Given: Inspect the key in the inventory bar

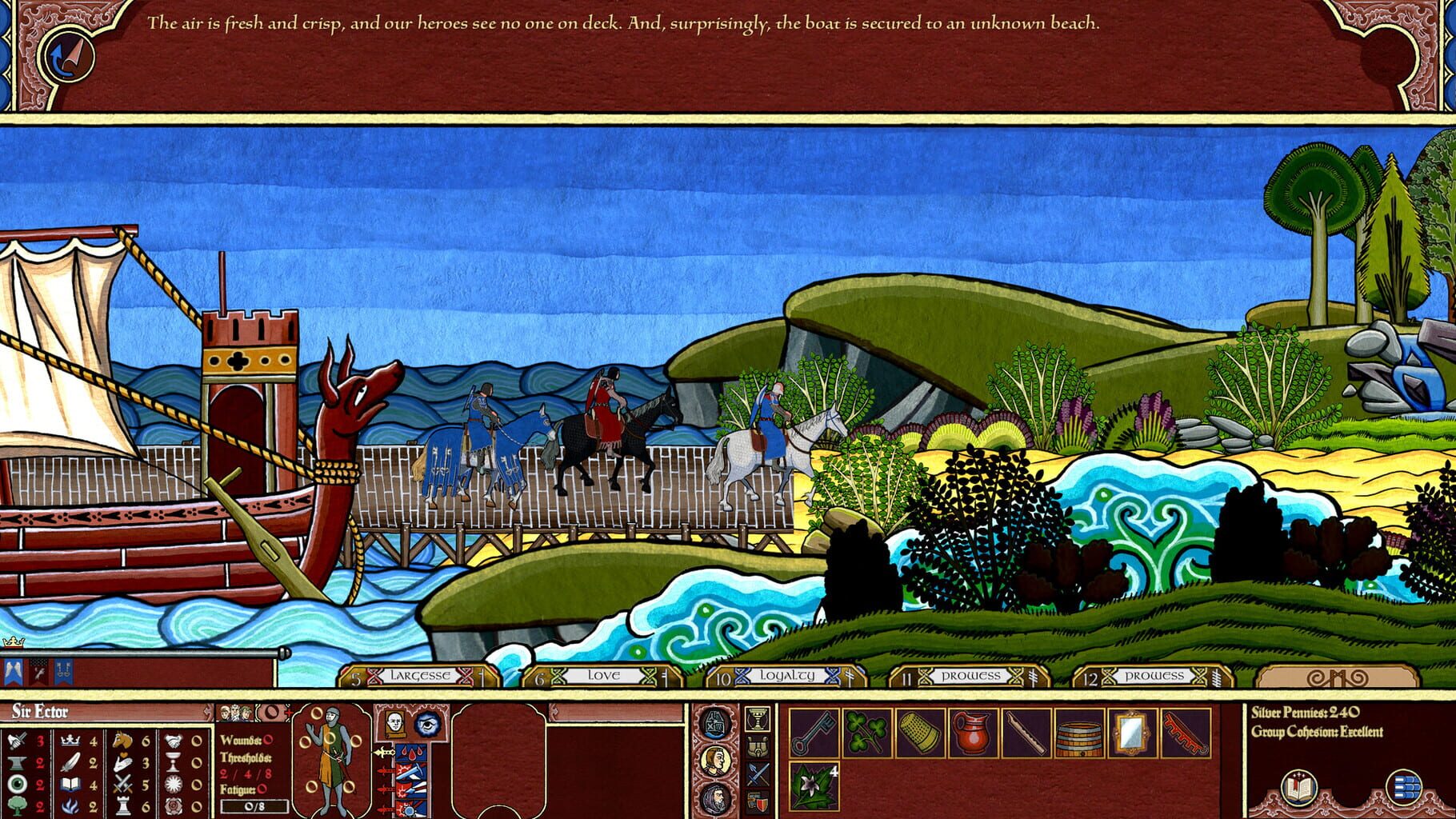Looking at the screenshot, I should 813,733.
